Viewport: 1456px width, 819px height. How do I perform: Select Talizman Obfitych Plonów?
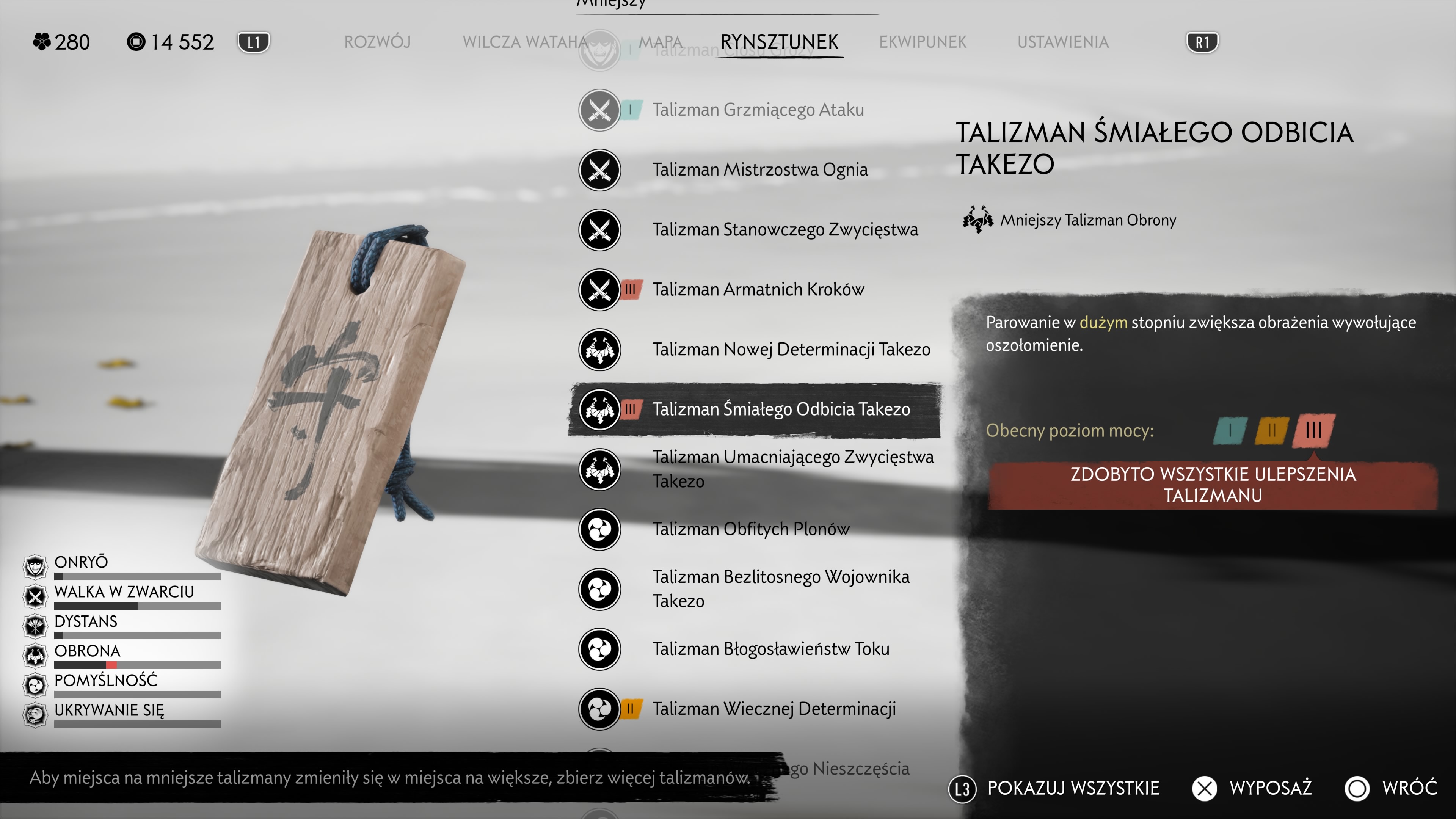pyautogui.click(x=751, y=529)
